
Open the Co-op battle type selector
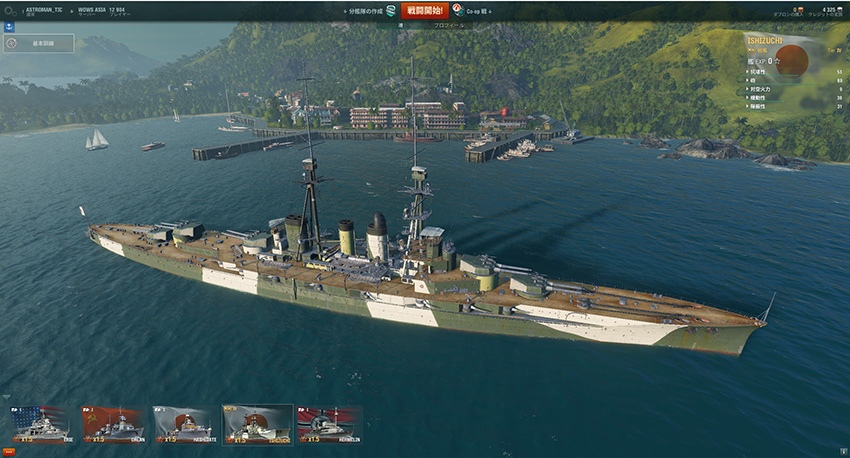tap(472, 10)
